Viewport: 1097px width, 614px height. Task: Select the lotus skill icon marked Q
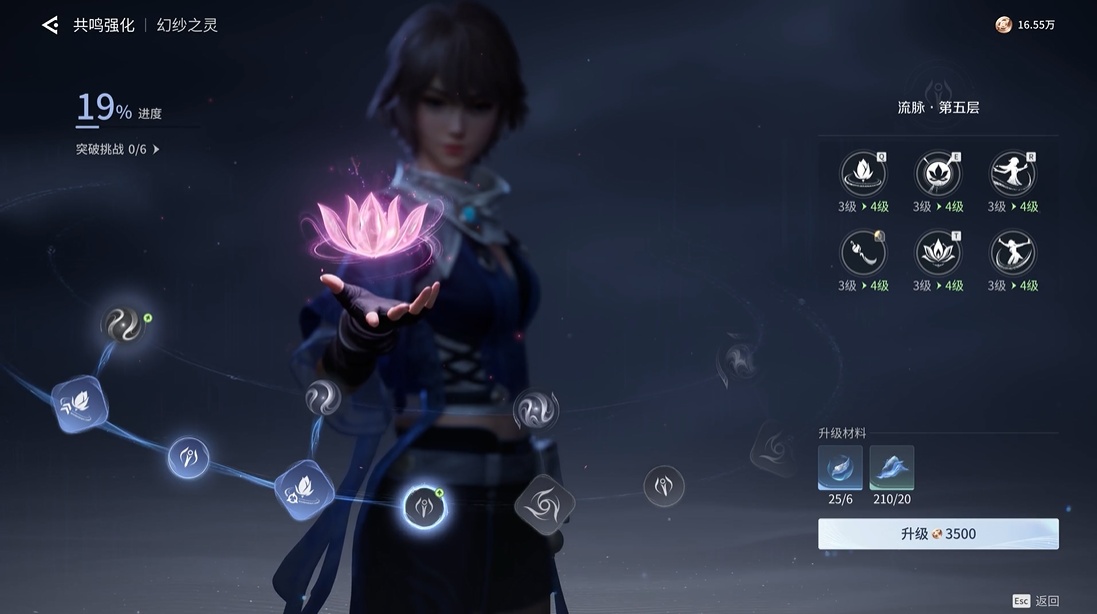tap(862, 174)
